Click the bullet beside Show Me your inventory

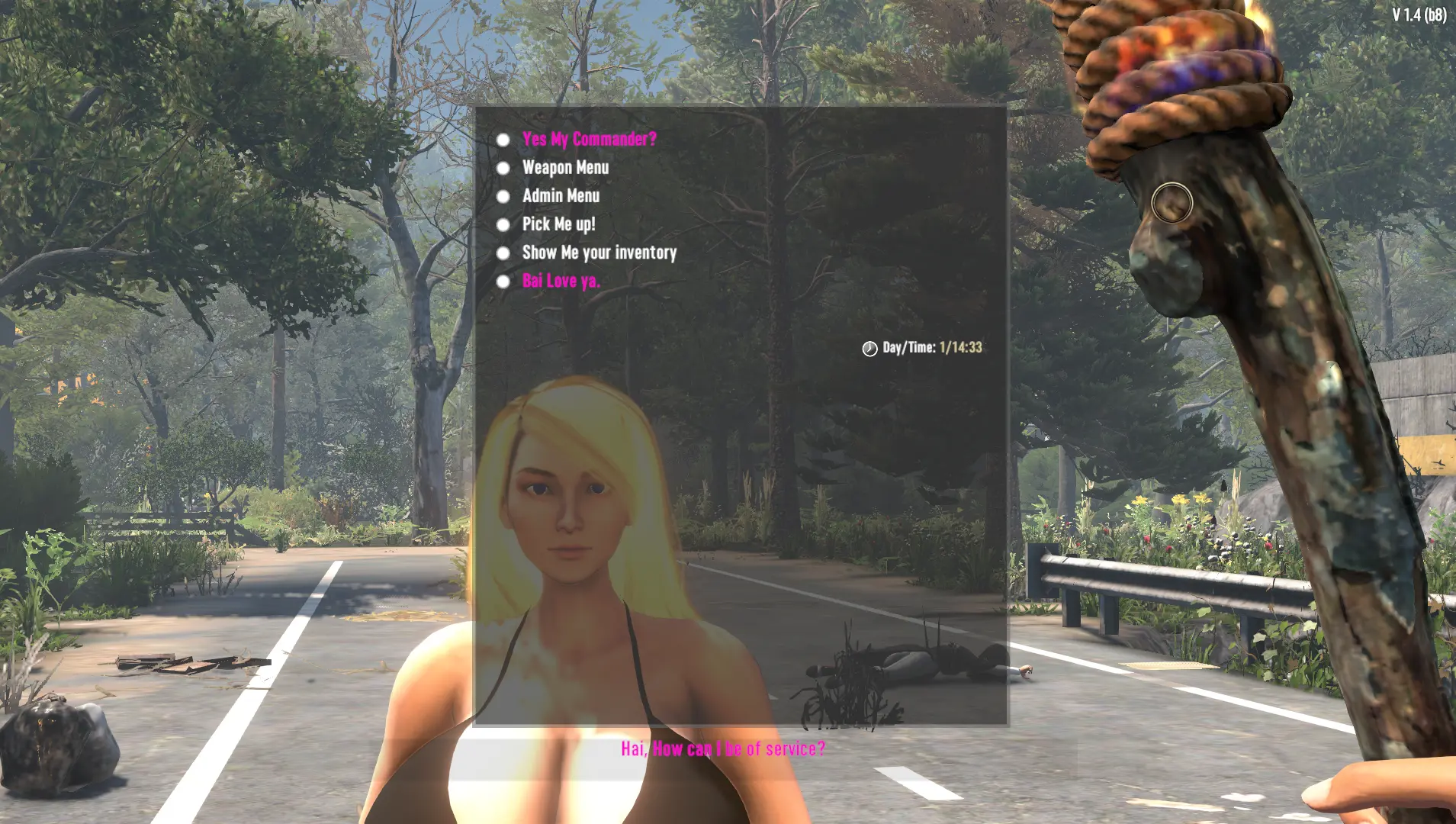503,253
